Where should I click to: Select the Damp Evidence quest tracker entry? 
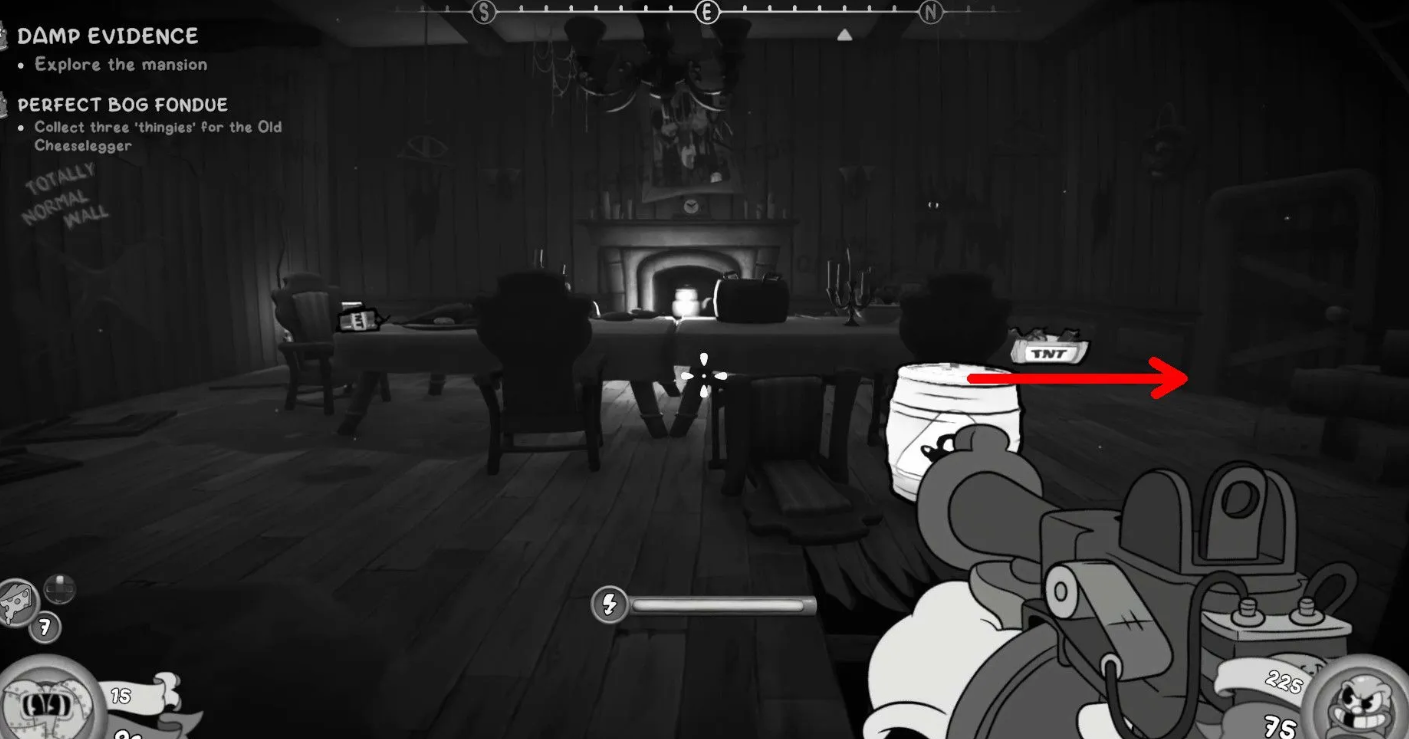(107, 36)
